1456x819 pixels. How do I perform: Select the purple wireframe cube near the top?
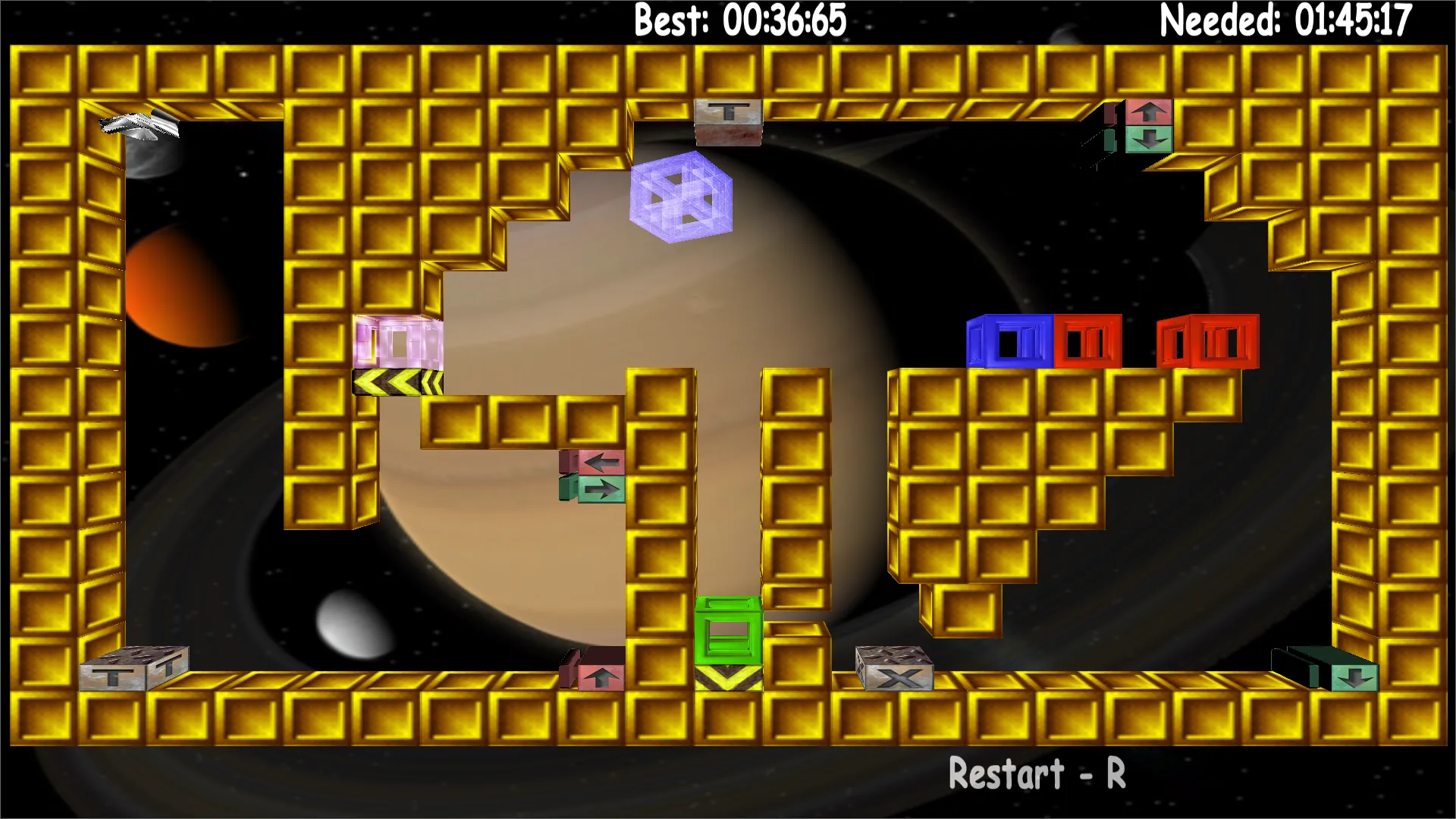681,199
